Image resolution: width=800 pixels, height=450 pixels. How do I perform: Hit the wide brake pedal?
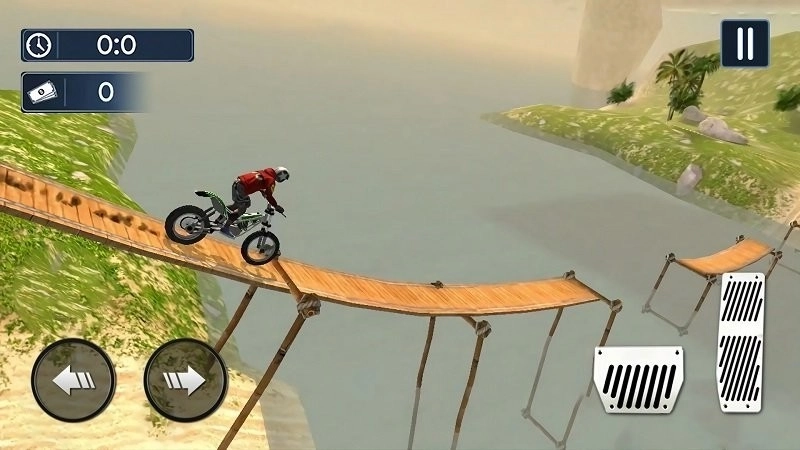(638, 380)
